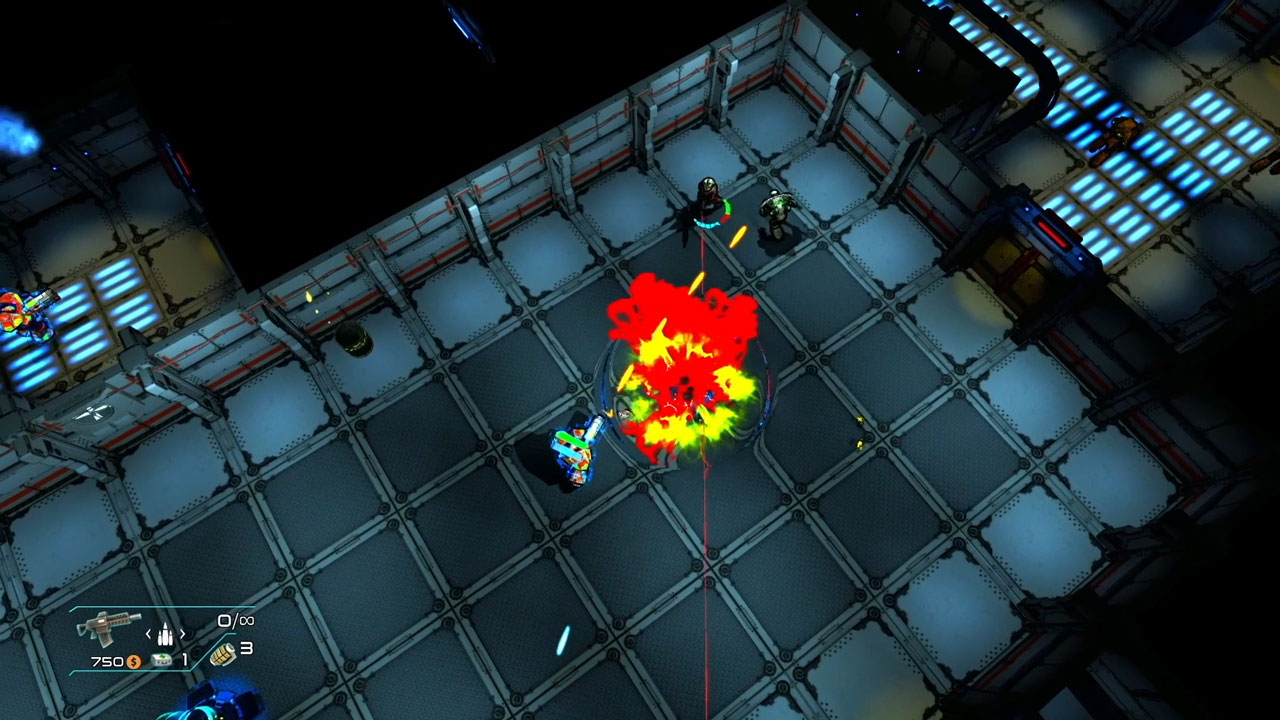Click the ammo crate icon next to the 1
This screenshot has height=720, width=1280.
pos(162,660)
